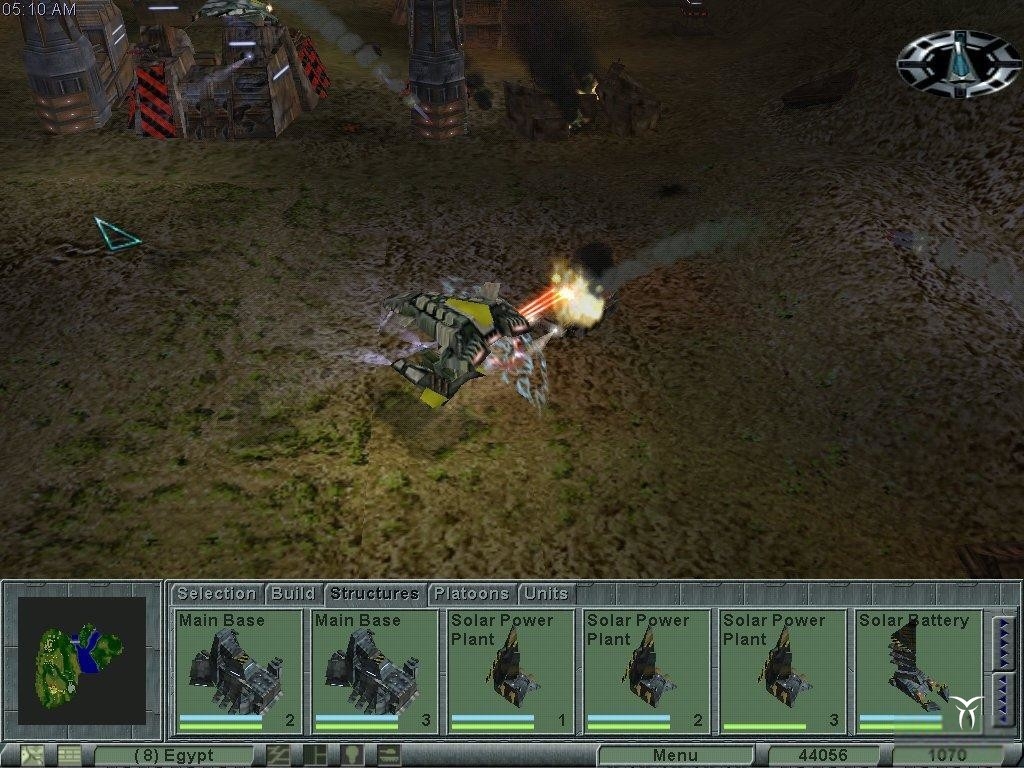This screenshot has width=1024, height=768.
Task: Click the compass in the top corner
Action: click(x=958, y=62)
